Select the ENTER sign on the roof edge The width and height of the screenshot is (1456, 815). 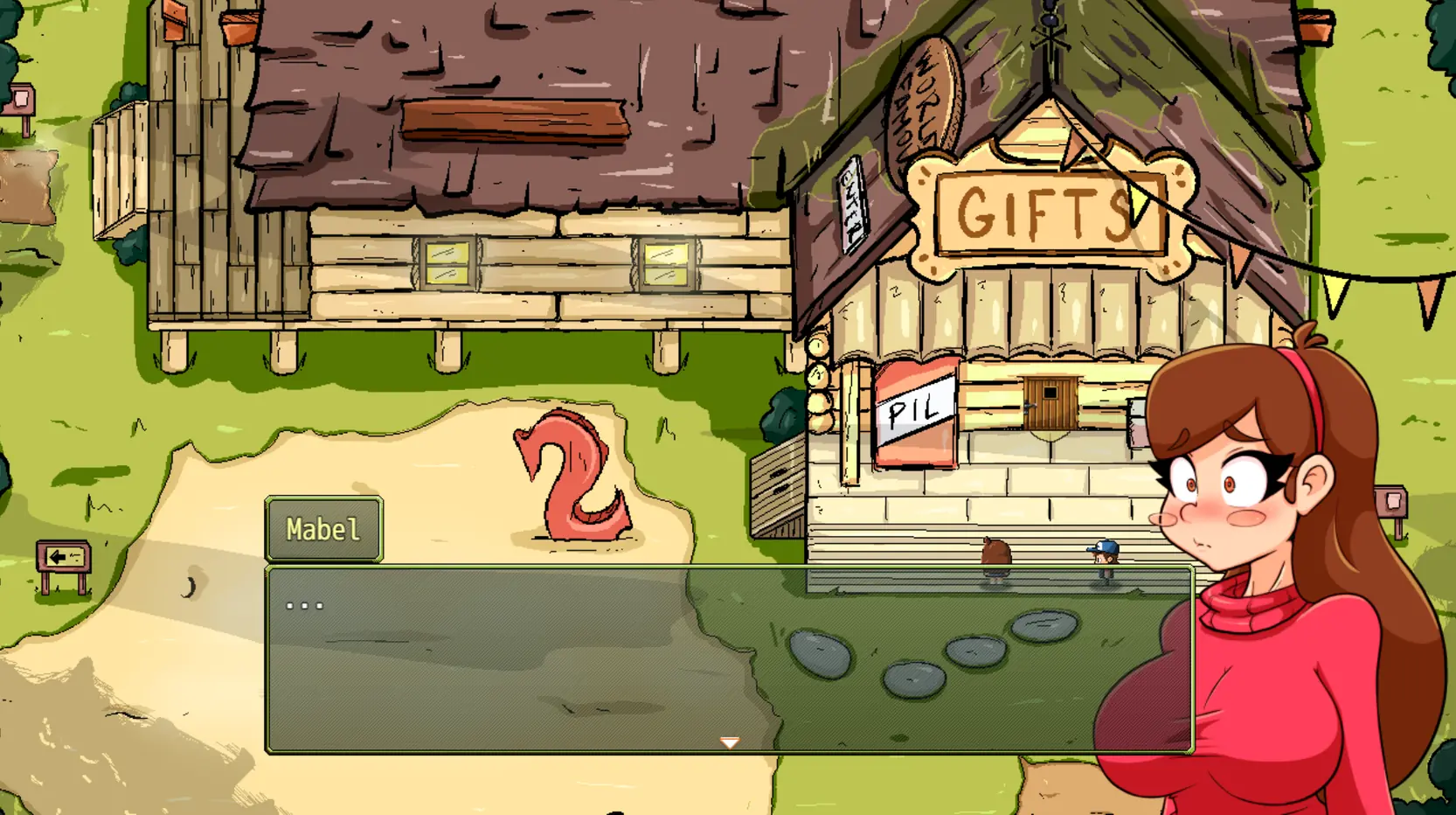[x=852, y=205]
